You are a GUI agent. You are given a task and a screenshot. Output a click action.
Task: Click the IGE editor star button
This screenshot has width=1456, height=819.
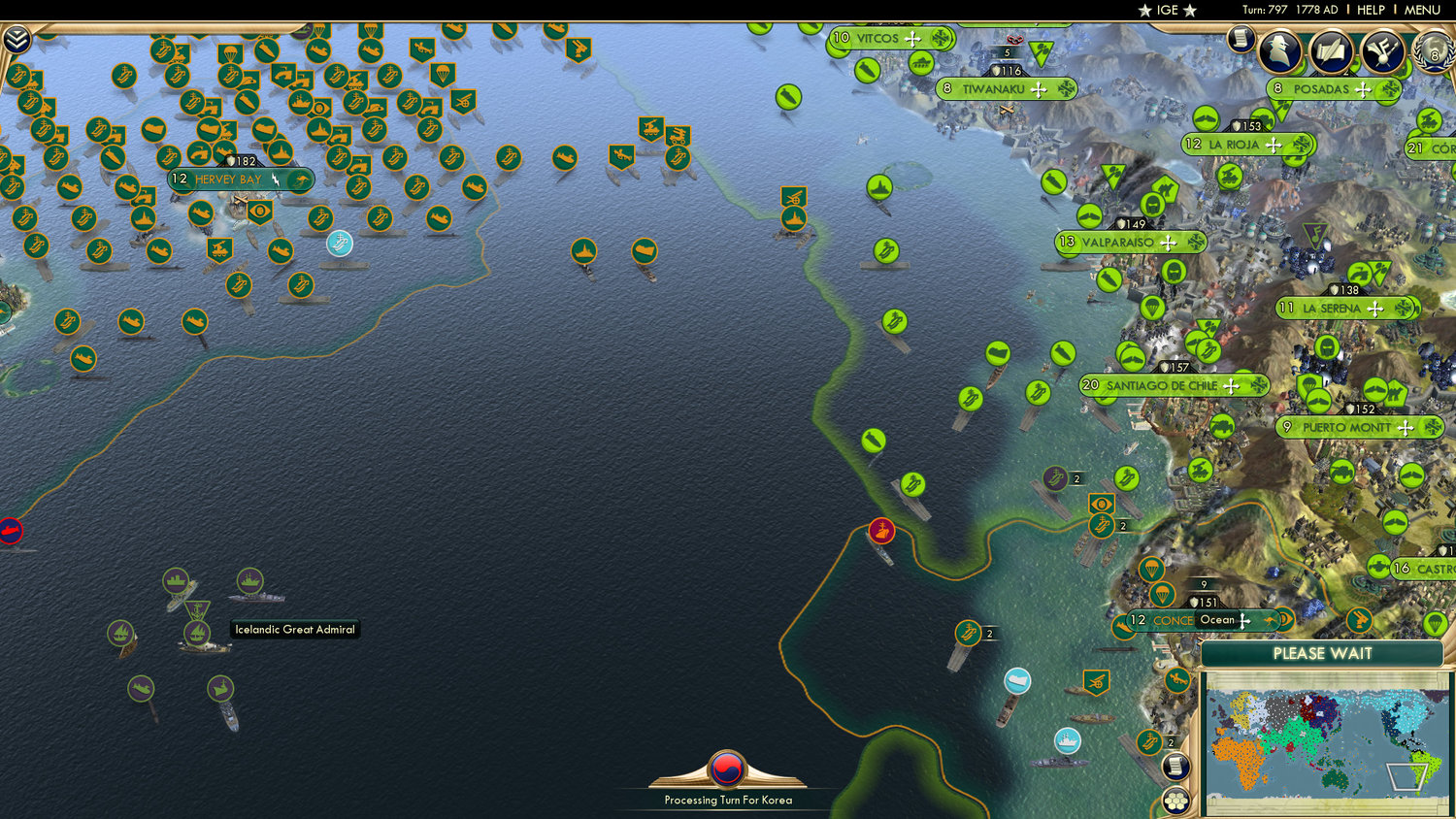click(1165, 11)
